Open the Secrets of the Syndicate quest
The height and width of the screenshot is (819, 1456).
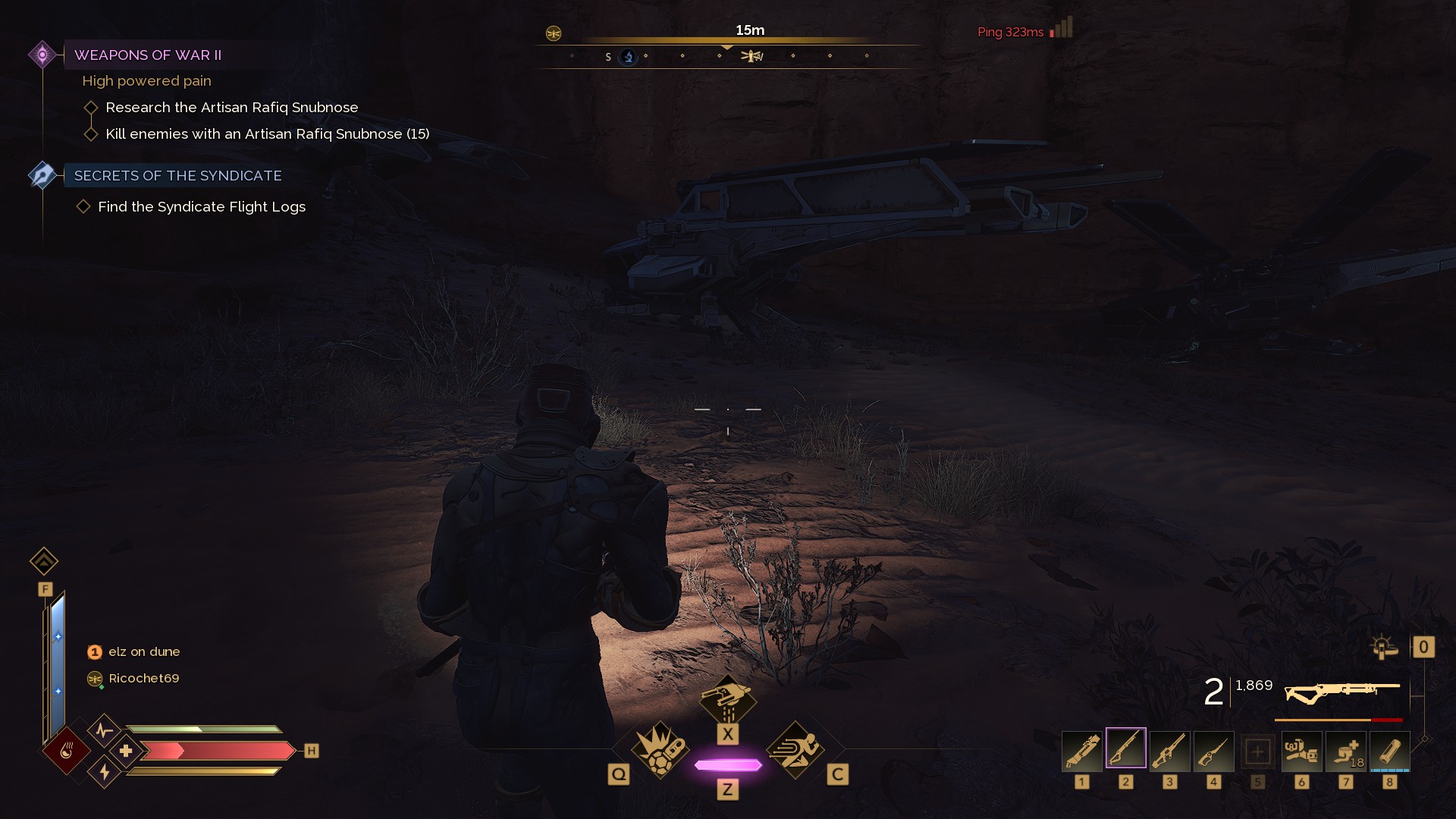tap(177, 176)
